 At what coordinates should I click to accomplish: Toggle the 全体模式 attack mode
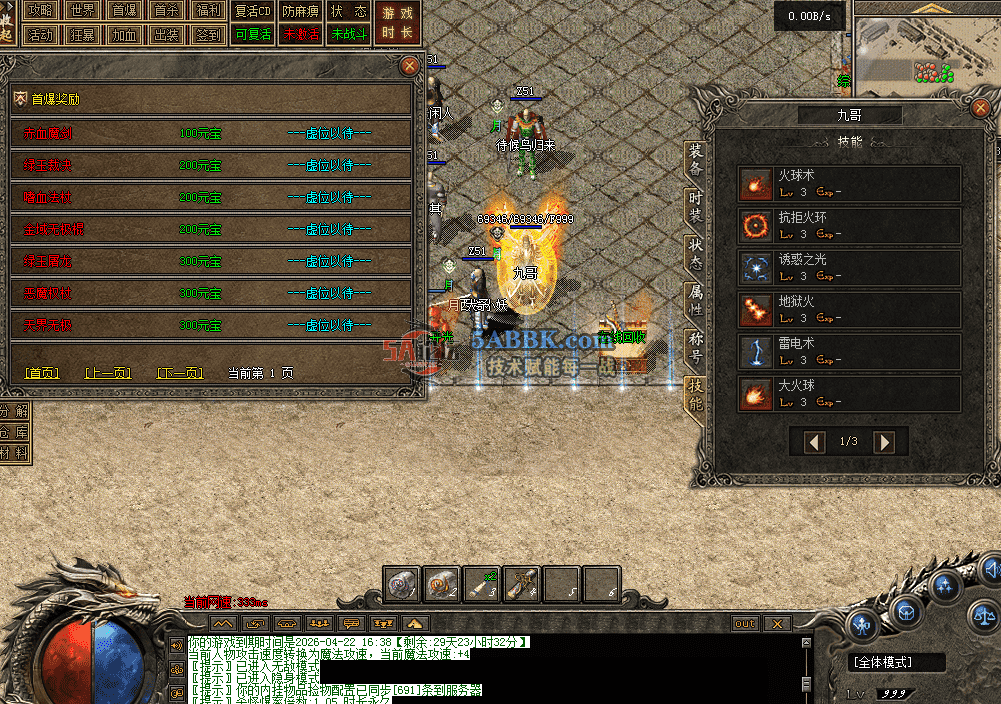pyautogui.click(x=896, y=662)
